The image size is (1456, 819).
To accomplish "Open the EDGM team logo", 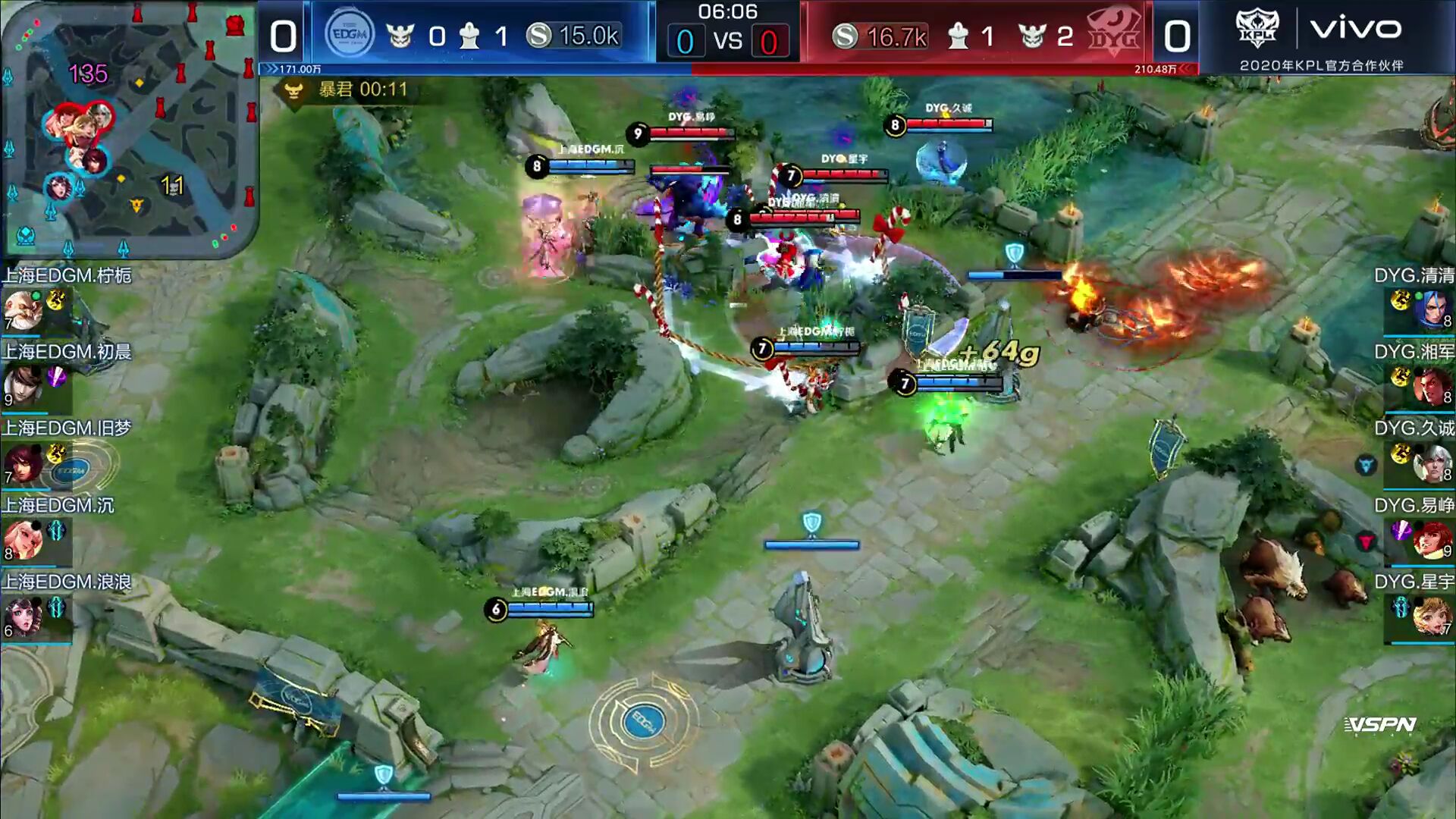I will (x=350, y=32).
